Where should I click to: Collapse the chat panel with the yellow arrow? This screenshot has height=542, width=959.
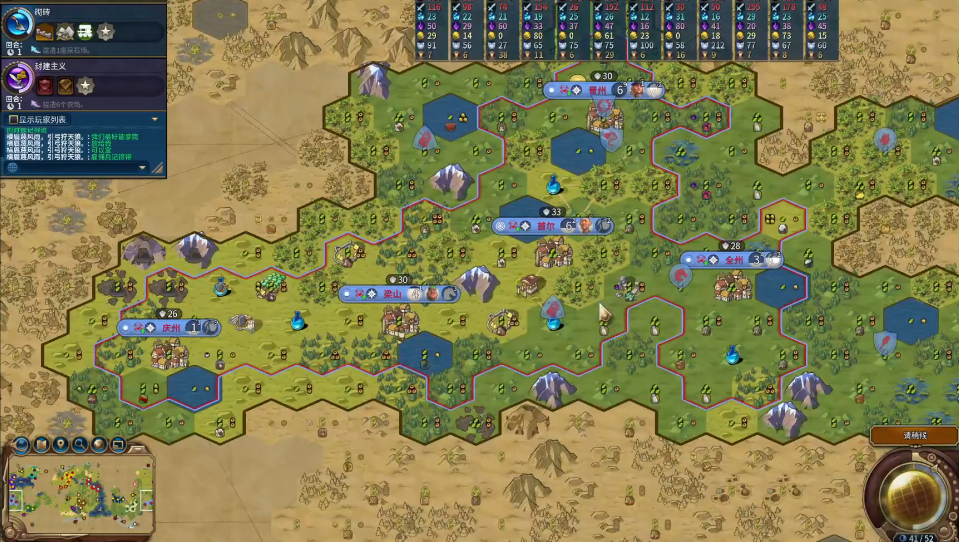(x=154, y=119)
